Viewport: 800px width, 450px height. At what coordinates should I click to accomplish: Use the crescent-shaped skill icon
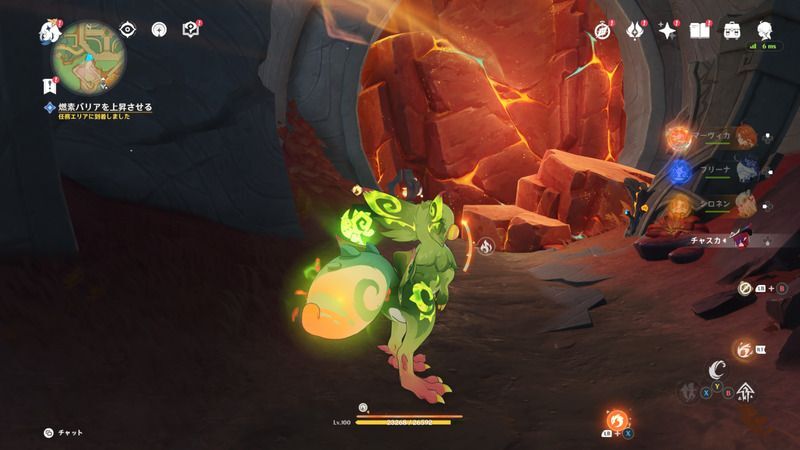[x=715, y=370]
